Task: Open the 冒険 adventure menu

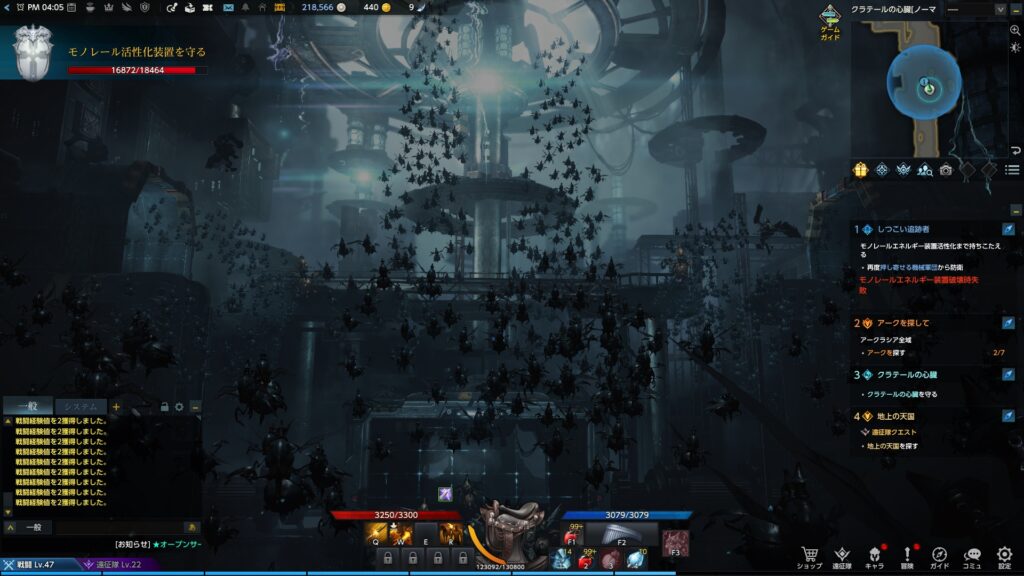Action: click(x=907, y=555)
